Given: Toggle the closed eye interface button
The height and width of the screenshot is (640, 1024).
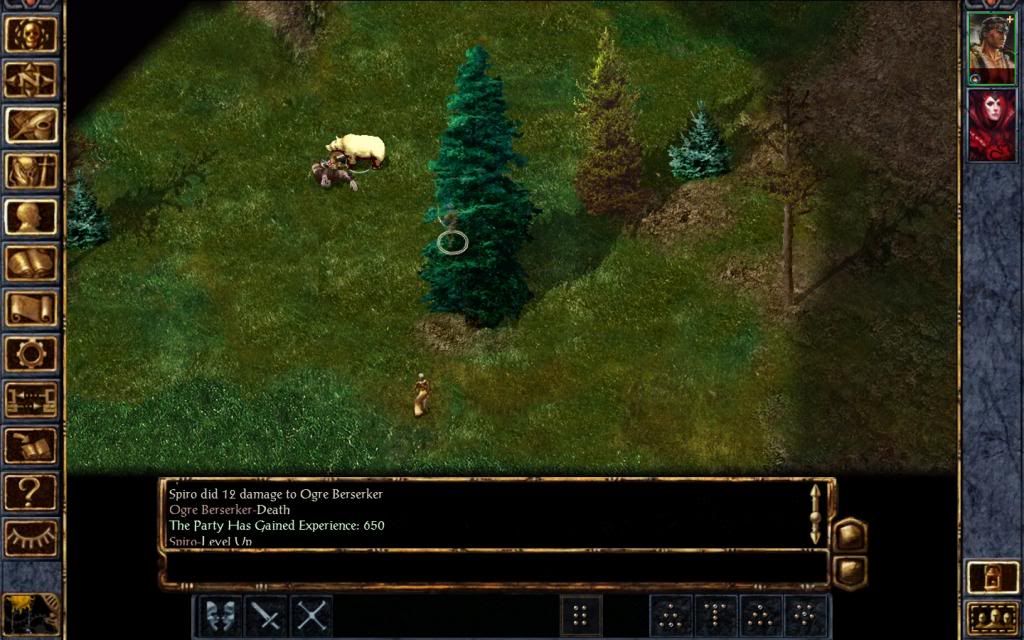Looking at the screenshot, I should click(x=31, y=537).
